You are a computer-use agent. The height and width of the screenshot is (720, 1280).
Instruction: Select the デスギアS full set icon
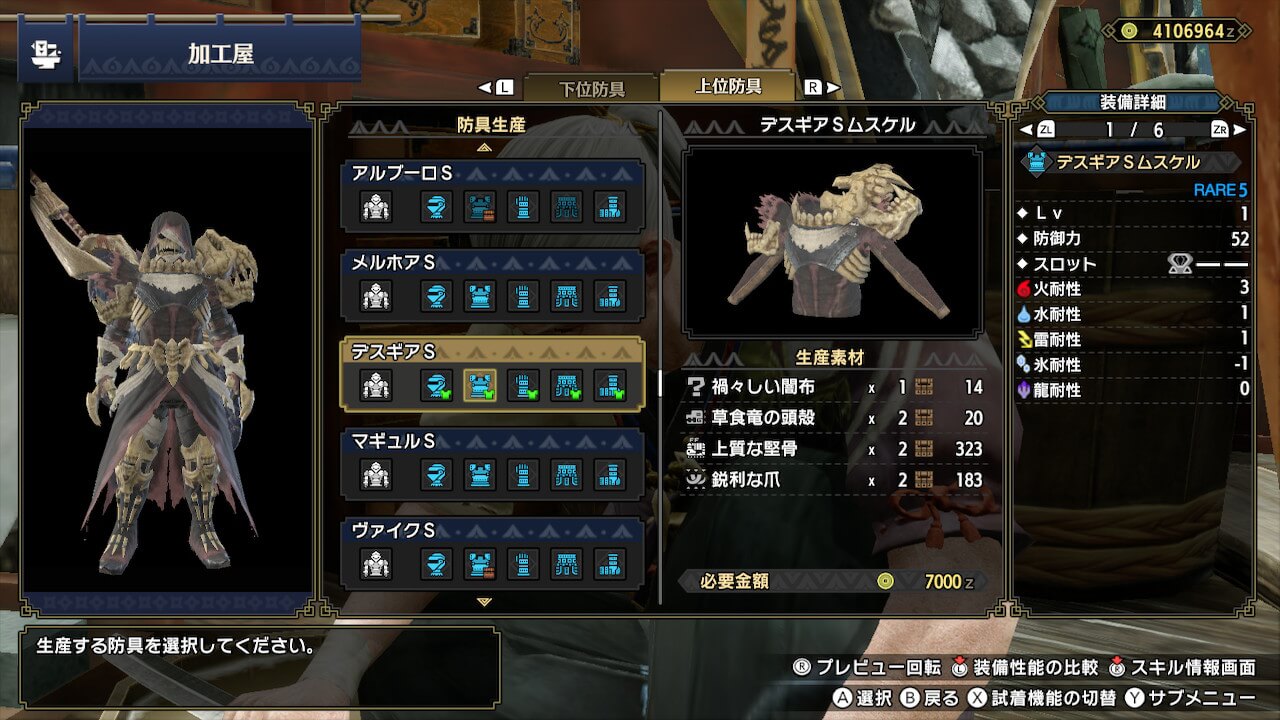click(x=376, y=385)
